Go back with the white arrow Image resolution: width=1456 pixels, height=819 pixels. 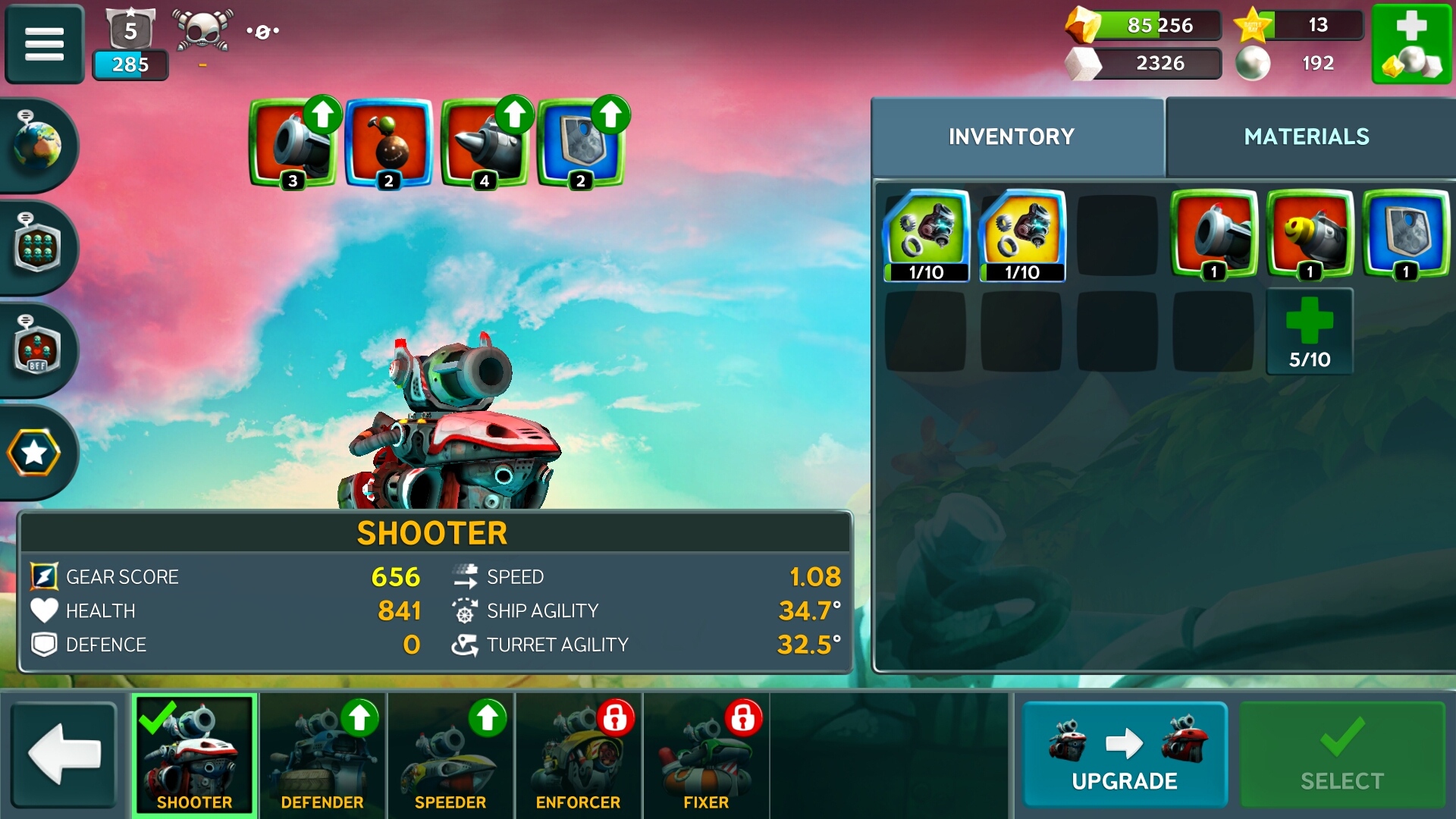[64, 755]
